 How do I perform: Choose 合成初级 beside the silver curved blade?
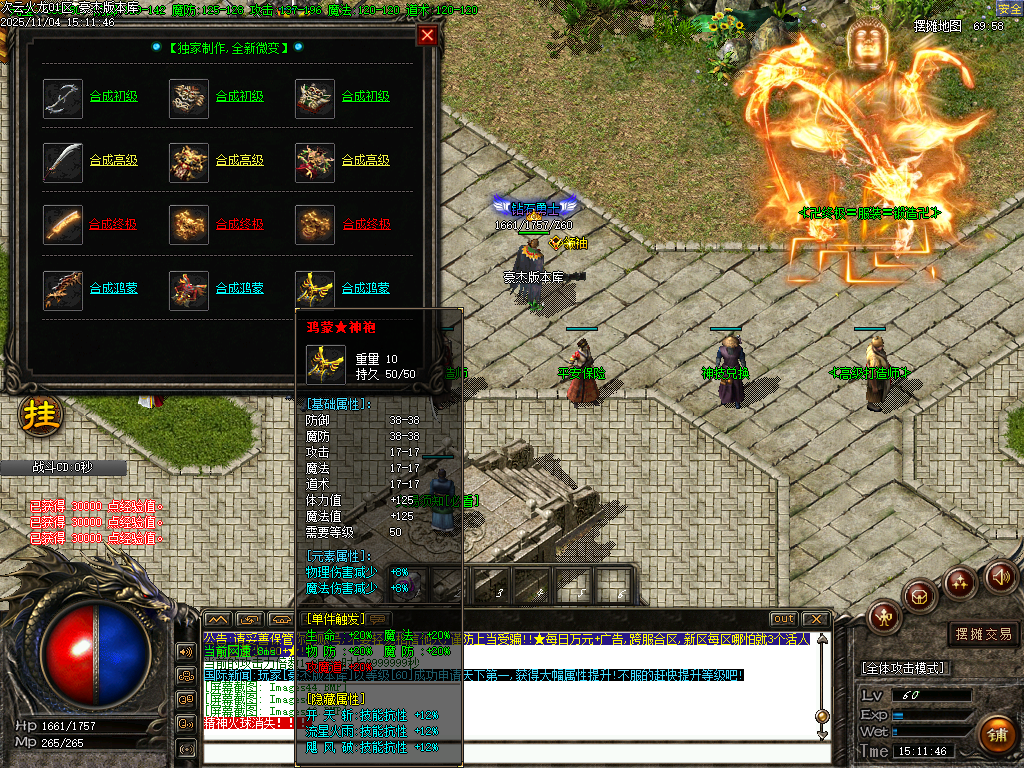[x=113, y=97]
